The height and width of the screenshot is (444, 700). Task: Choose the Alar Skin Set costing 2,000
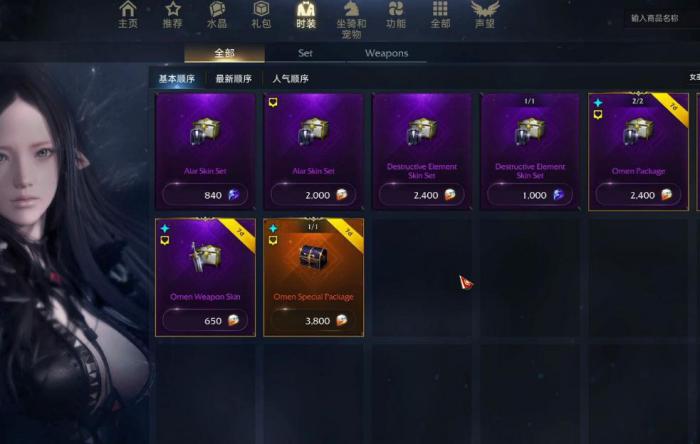pos(313,151)
